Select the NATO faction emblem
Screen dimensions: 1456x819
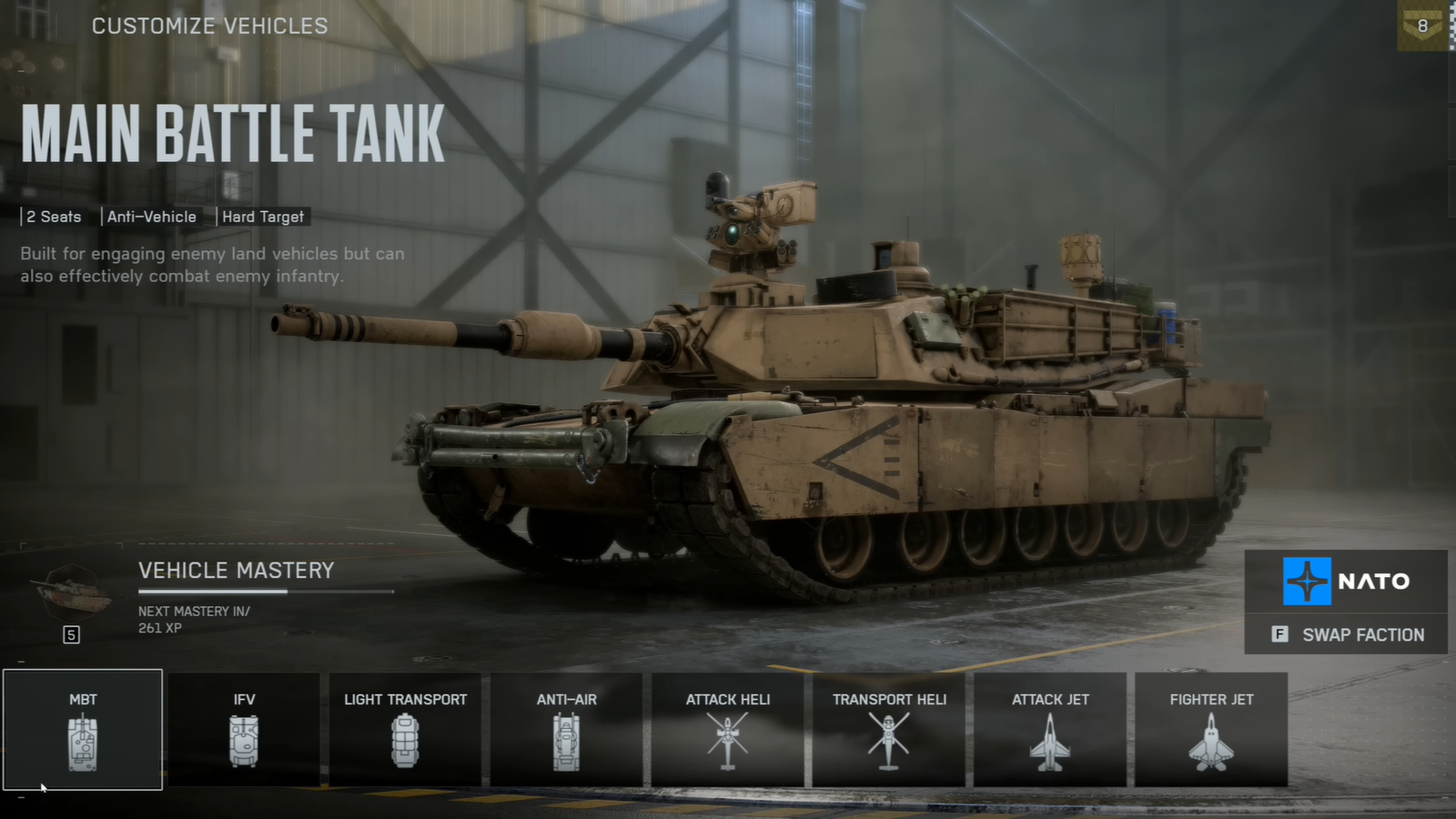(x=1307, y=581)
